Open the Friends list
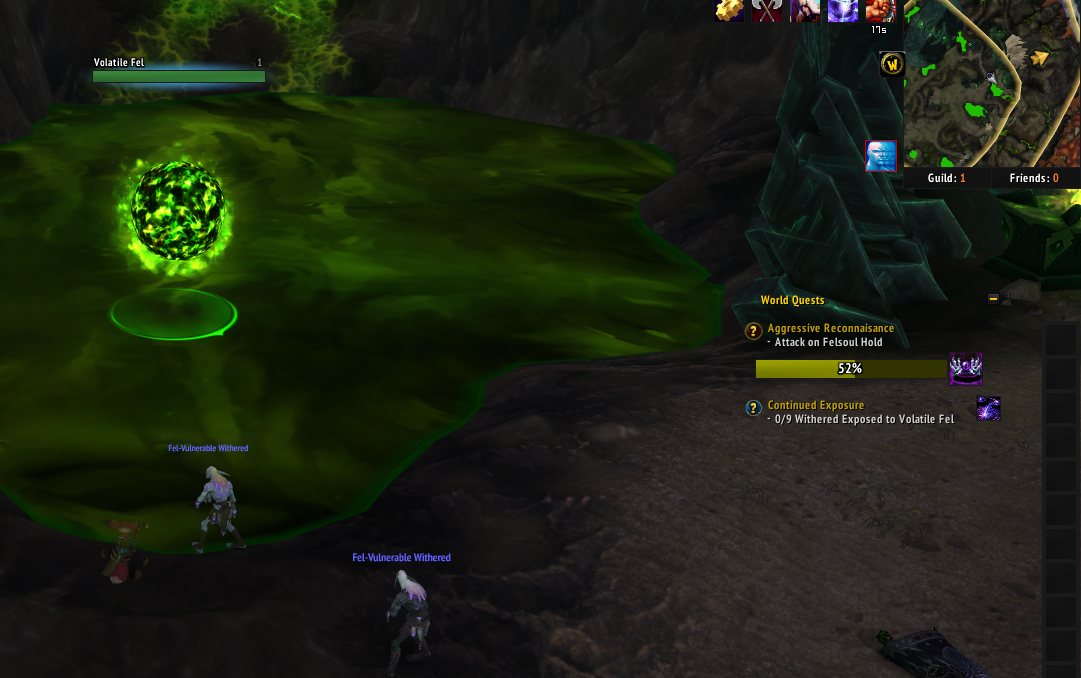The height and width of the screenshot is (678, 1081). (x=1033, y=178)
